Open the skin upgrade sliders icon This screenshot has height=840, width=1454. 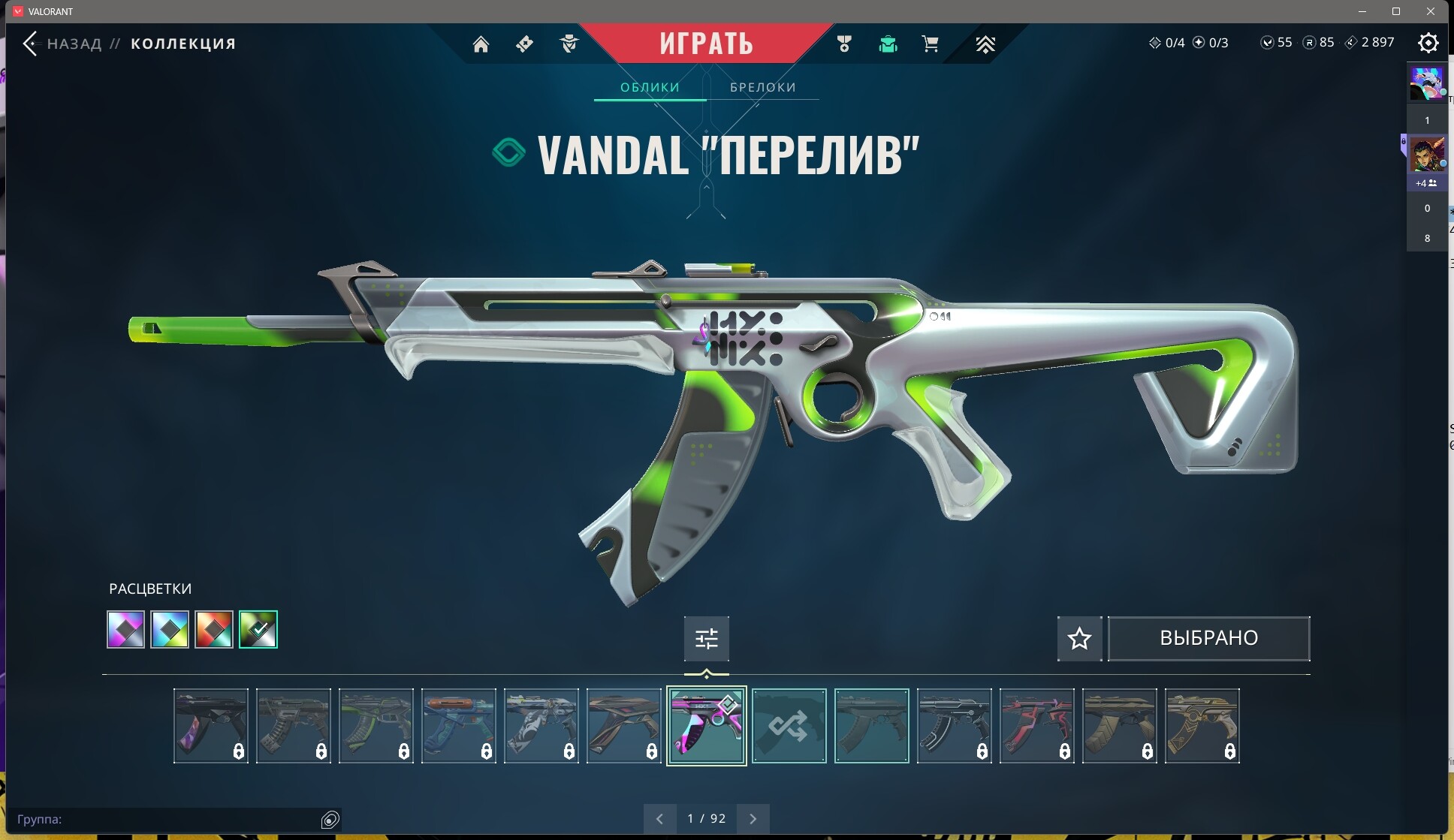(x=707, y=638)
